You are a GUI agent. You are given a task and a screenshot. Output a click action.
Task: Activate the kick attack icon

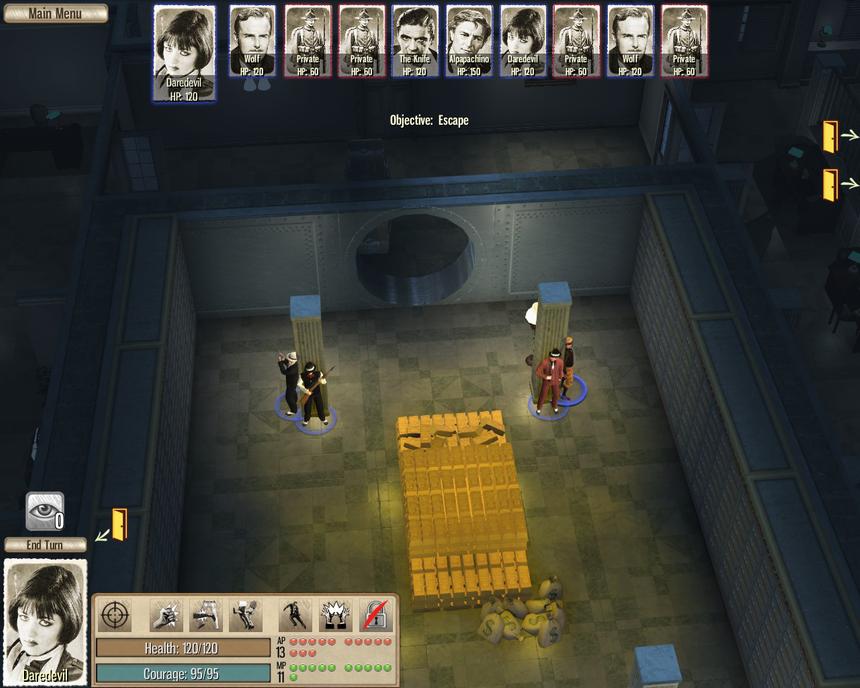point(205,615)
